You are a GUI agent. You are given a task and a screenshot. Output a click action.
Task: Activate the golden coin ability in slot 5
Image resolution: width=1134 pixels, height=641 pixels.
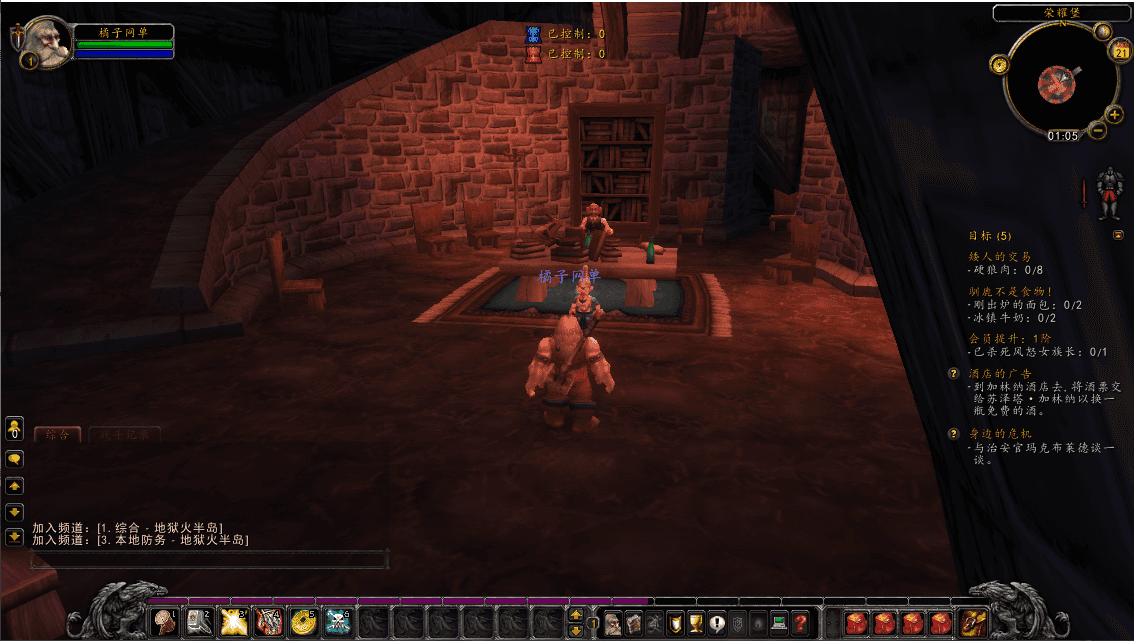tap(304, 622)
